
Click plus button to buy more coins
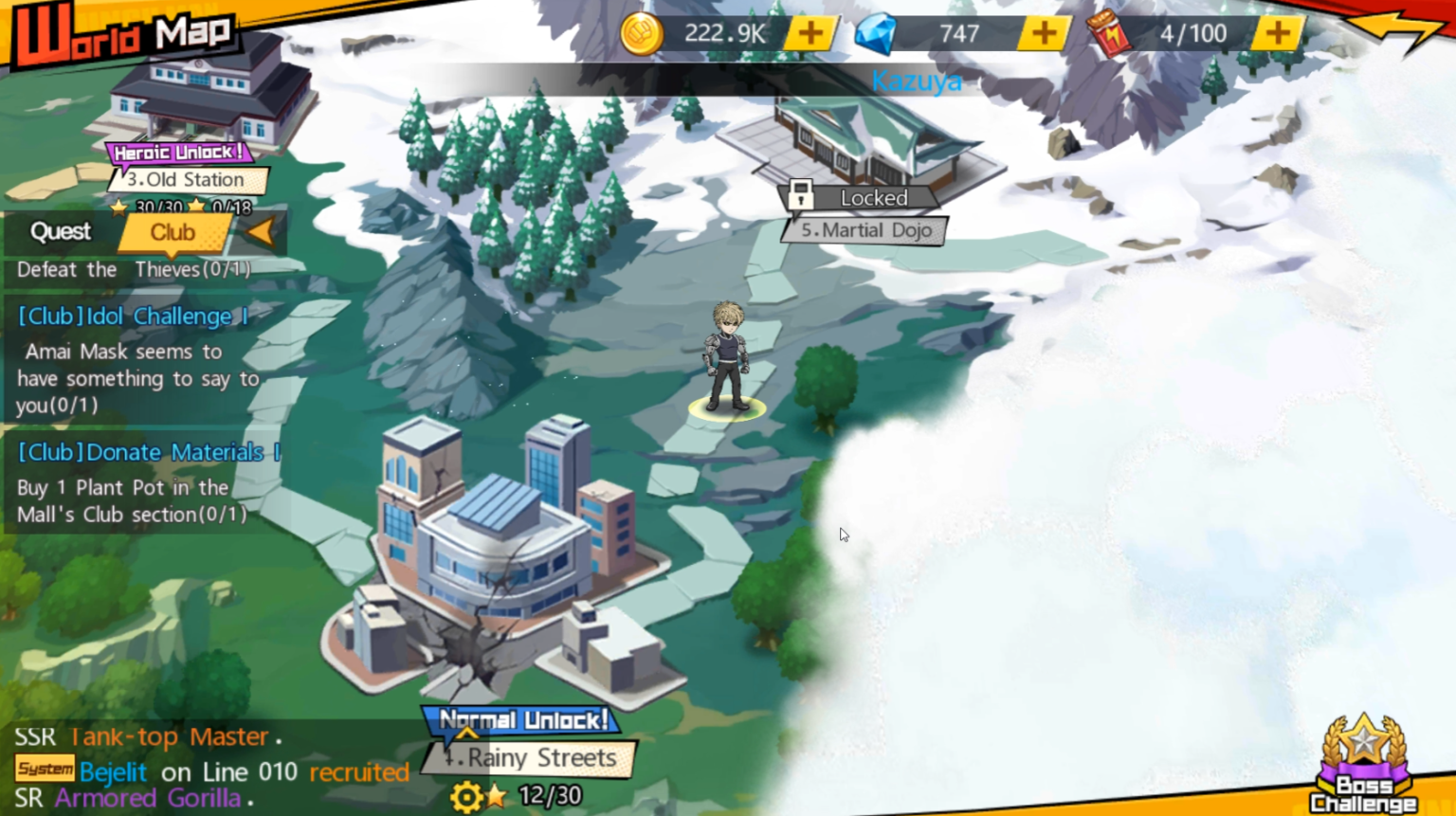(x=810, y=33)
